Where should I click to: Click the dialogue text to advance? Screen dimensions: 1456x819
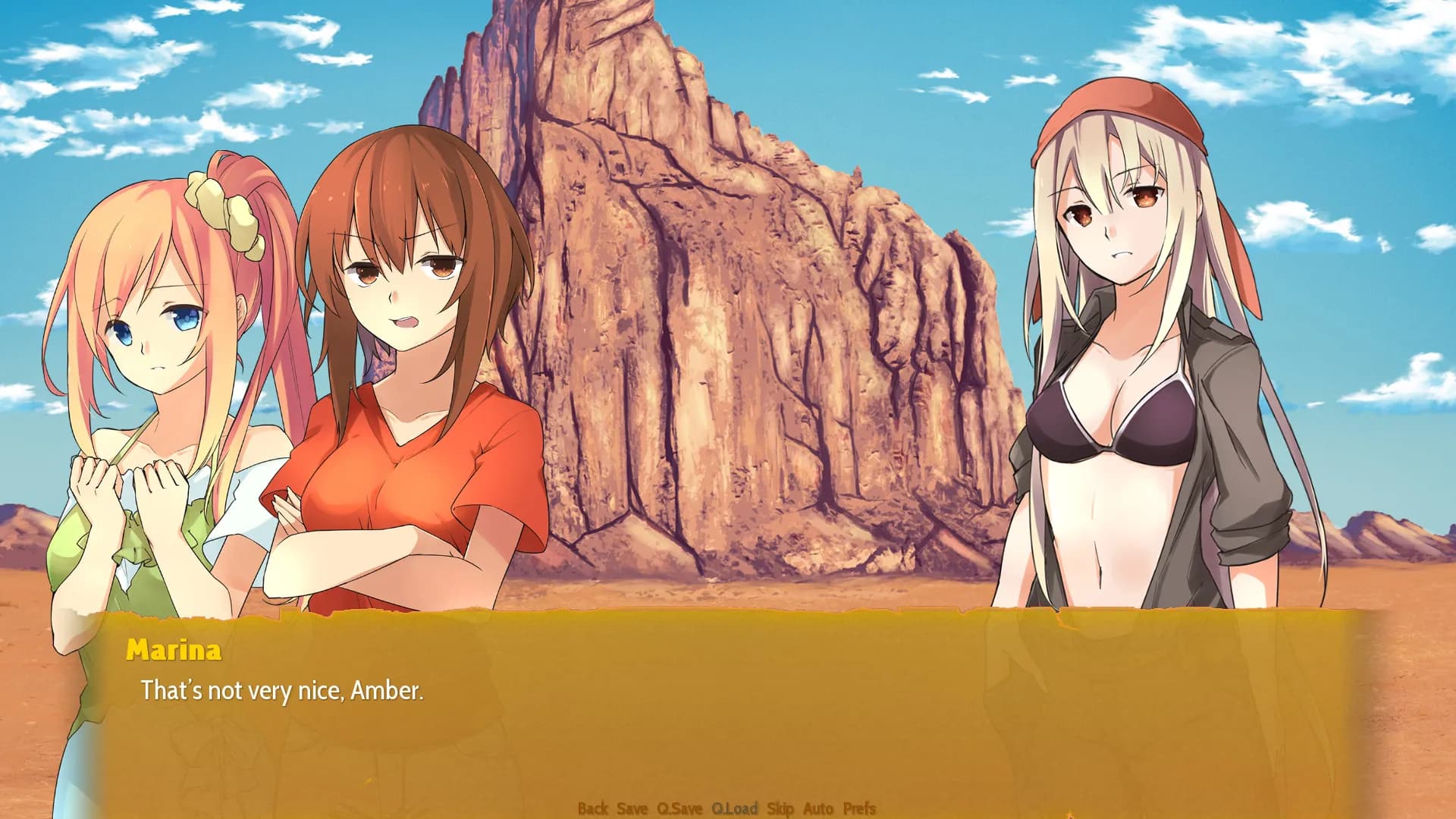click(282, 690)
